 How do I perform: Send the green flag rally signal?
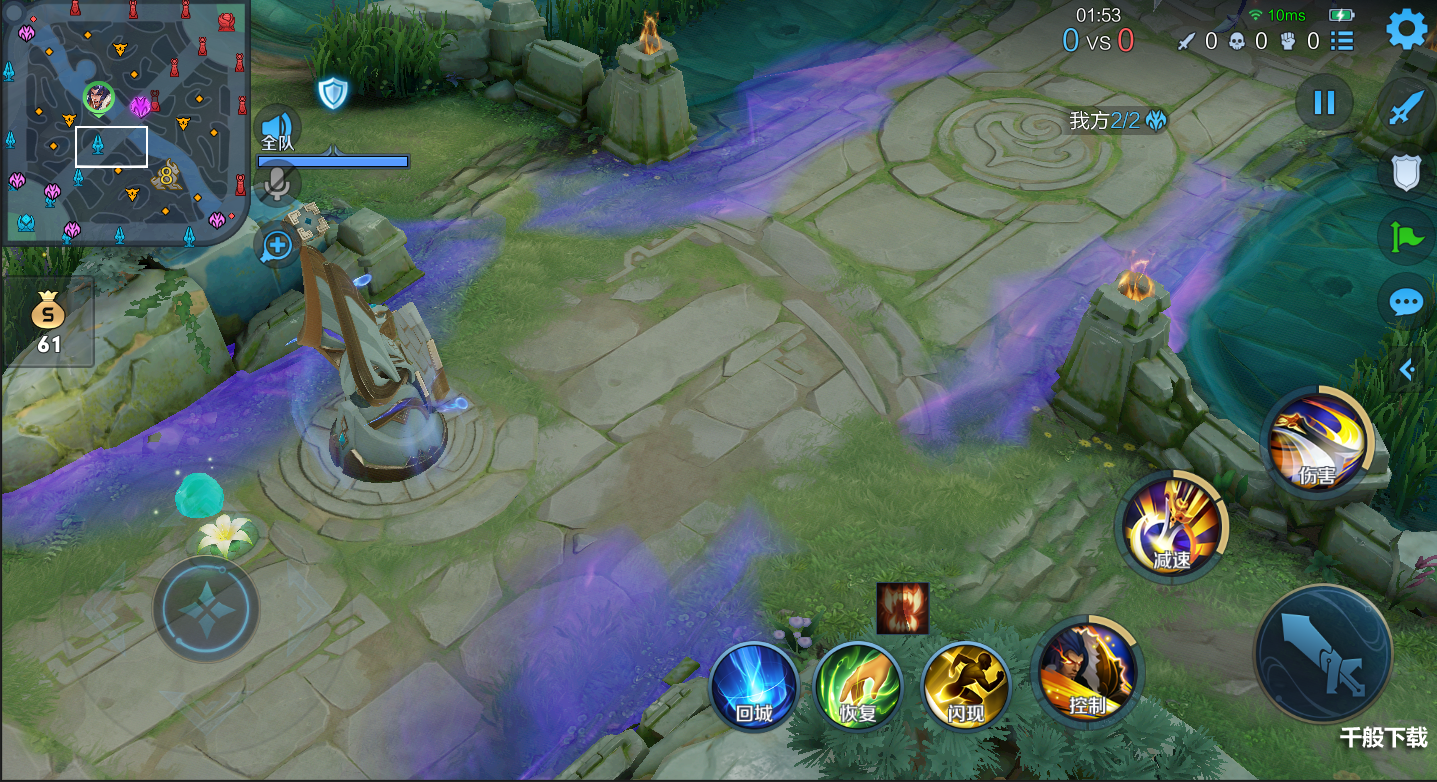[x=1406, y=237]
